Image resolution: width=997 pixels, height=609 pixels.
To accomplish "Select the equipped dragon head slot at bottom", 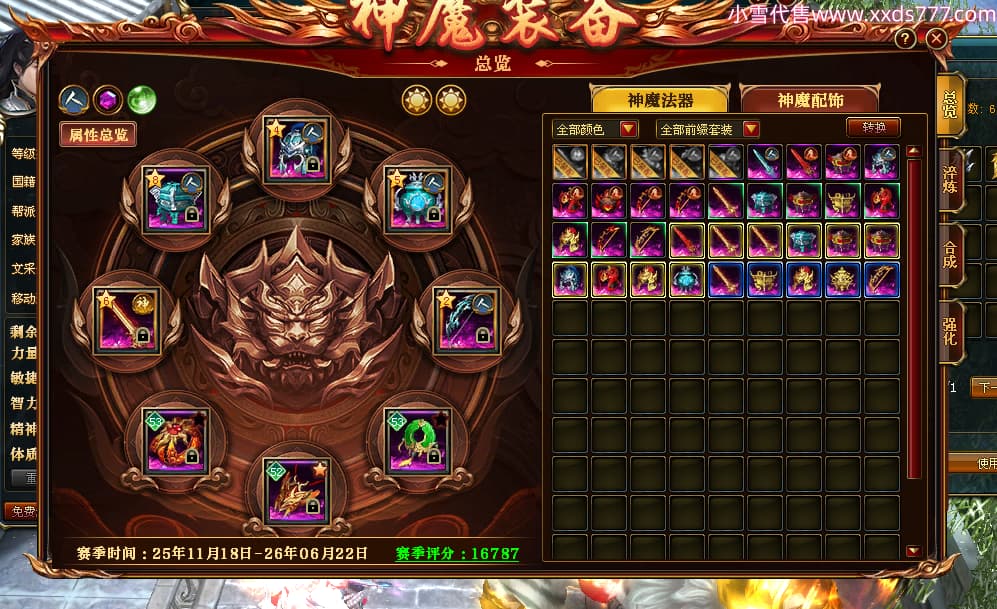I will point(296,491).
